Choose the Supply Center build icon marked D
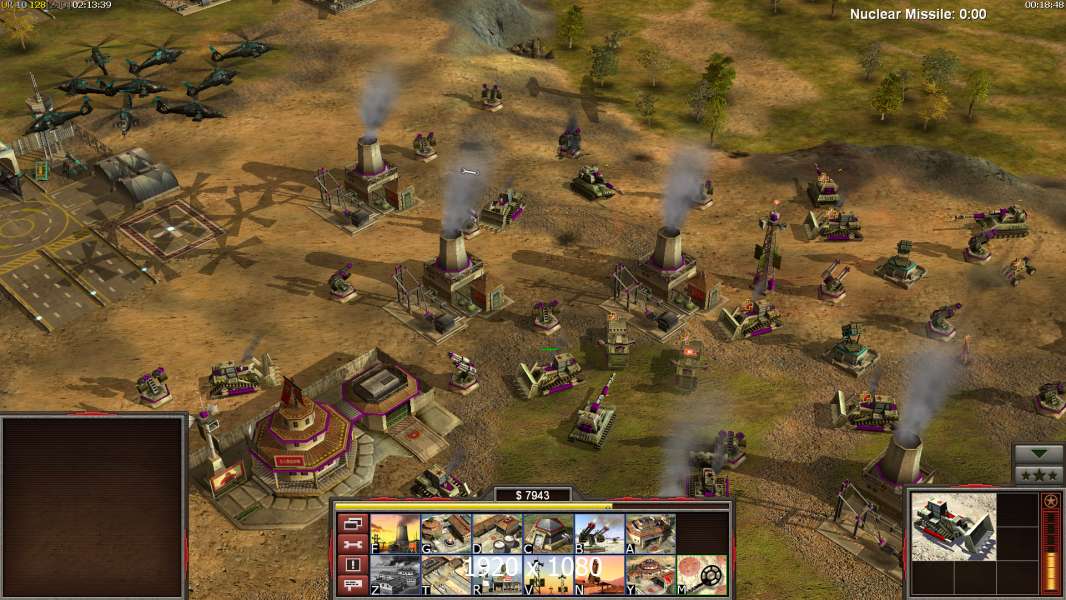 pos(497,533)
